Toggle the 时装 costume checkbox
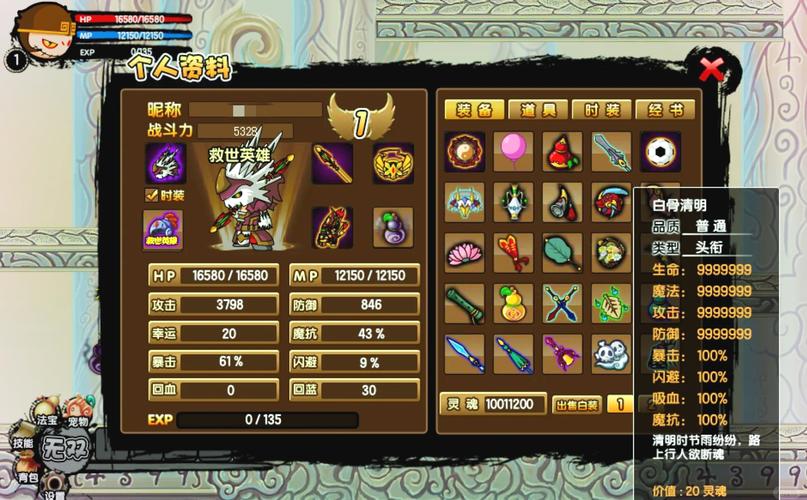 tap(152, 195)
